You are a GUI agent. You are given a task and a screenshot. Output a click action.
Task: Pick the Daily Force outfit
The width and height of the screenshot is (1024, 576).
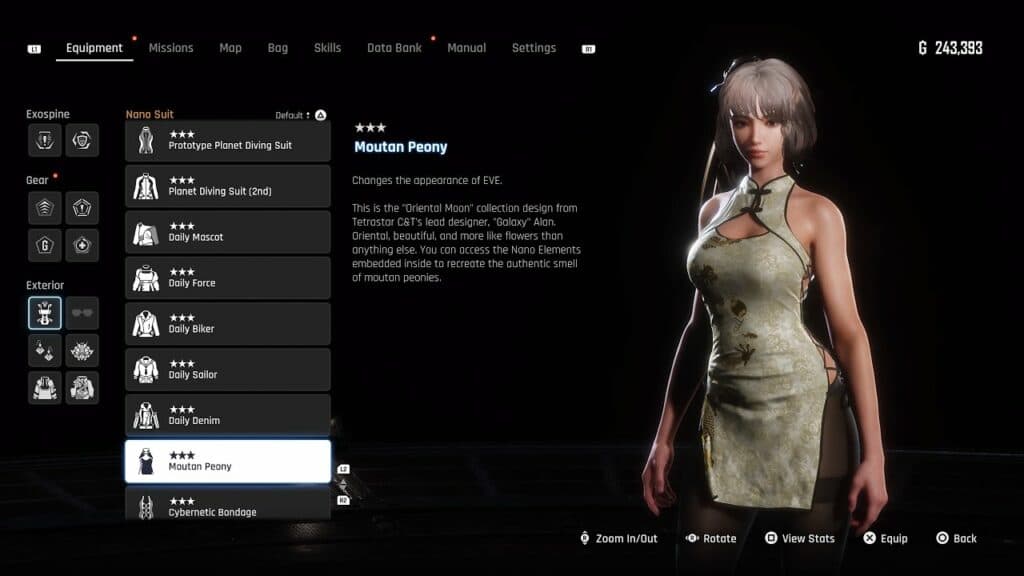coord(228,279)
